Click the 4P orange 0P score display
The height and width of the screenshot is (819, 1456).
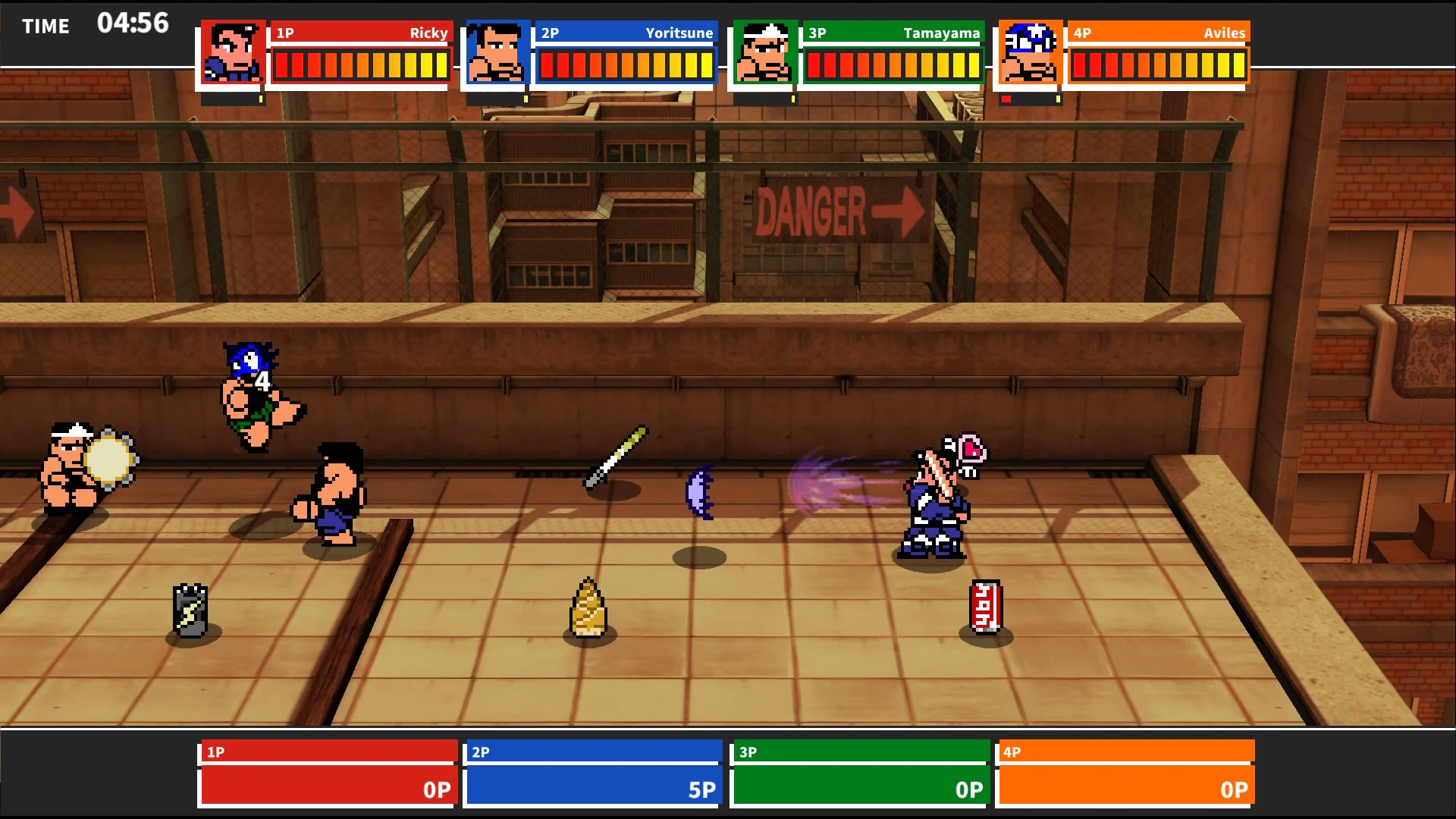click(1234, 789)
